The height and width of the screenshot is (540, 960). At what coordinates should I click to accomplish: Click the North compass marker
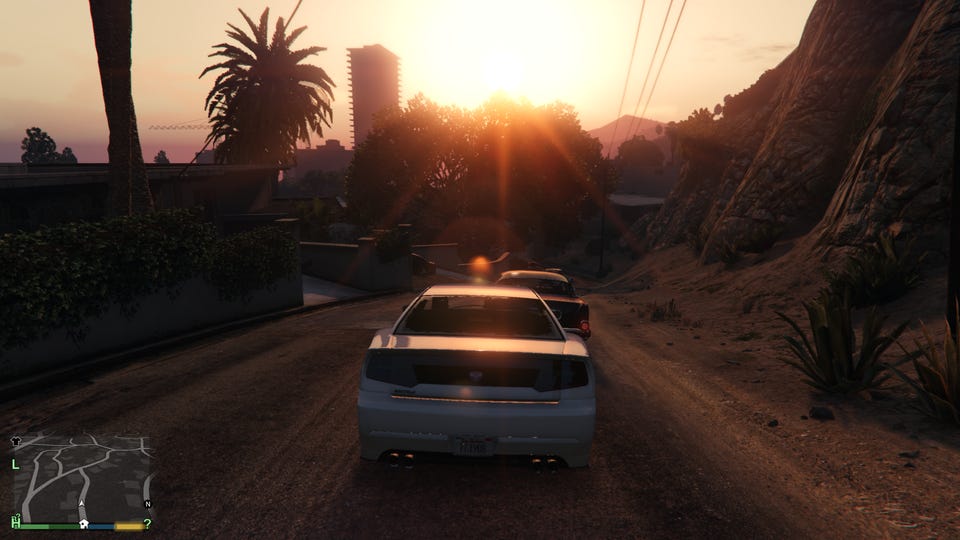[x=147, y=504]
